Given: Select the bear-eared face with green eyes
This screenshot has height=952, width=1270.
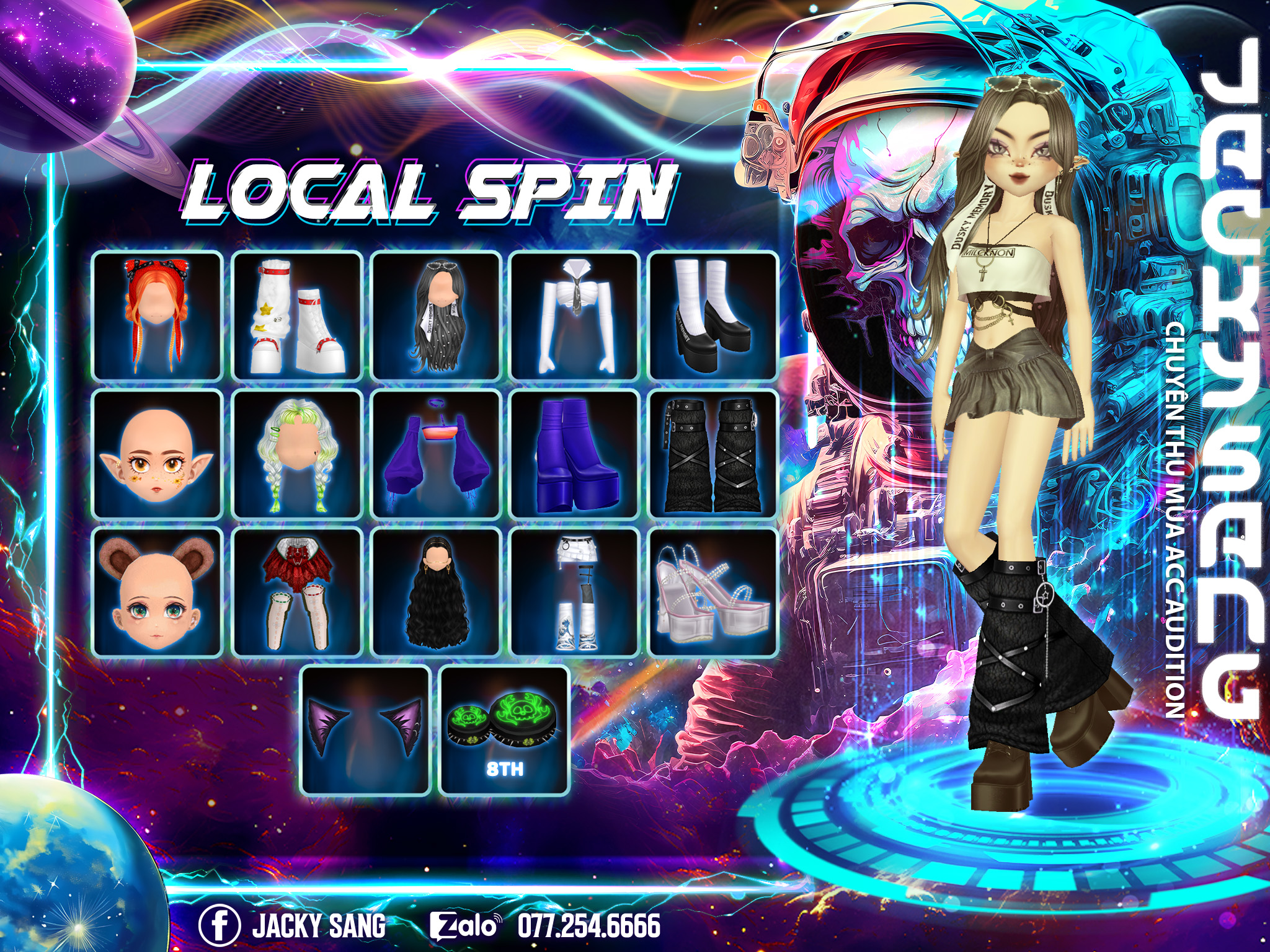Looking at the screenshot, I should click(158, 593).
